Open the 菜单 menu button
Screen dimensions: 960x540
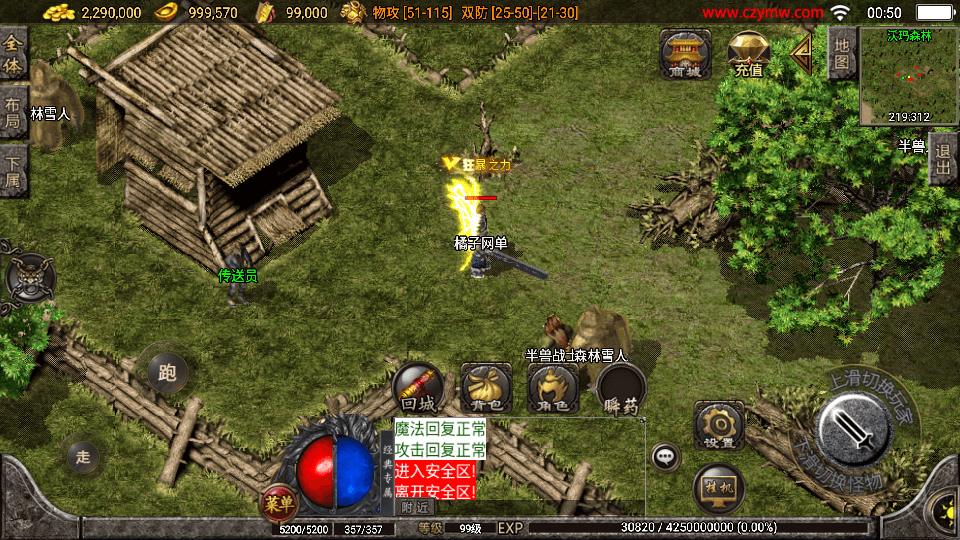click(279, 505)
